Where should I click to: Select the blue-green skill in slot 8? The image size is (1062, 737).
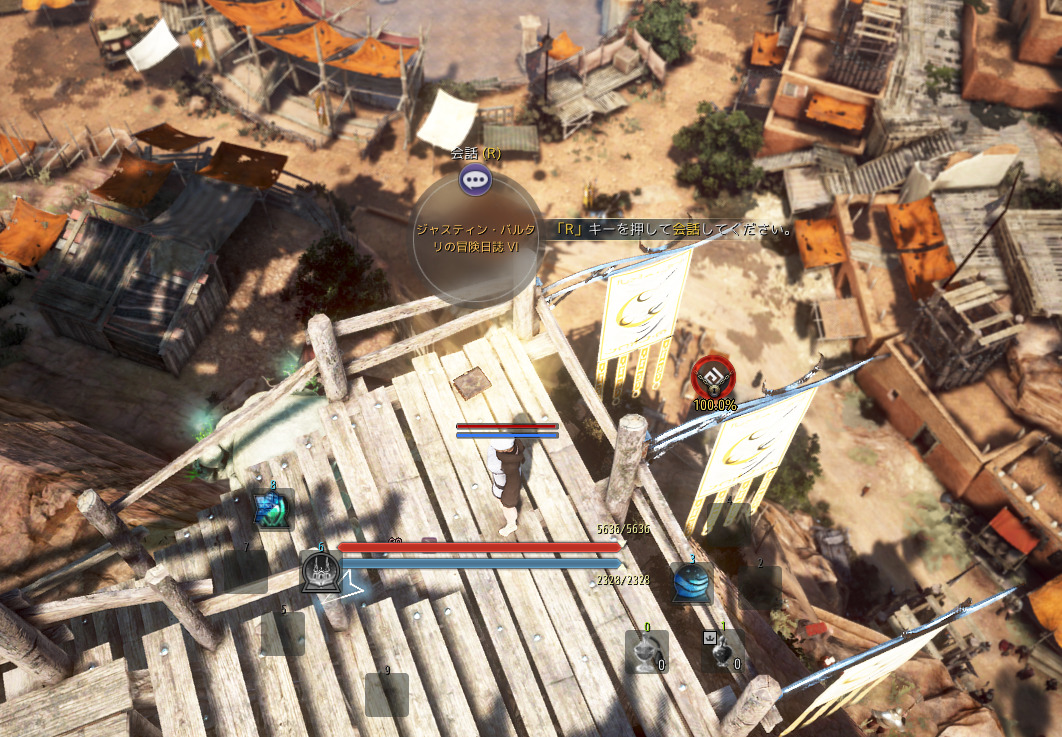click(x=272, y=509)
